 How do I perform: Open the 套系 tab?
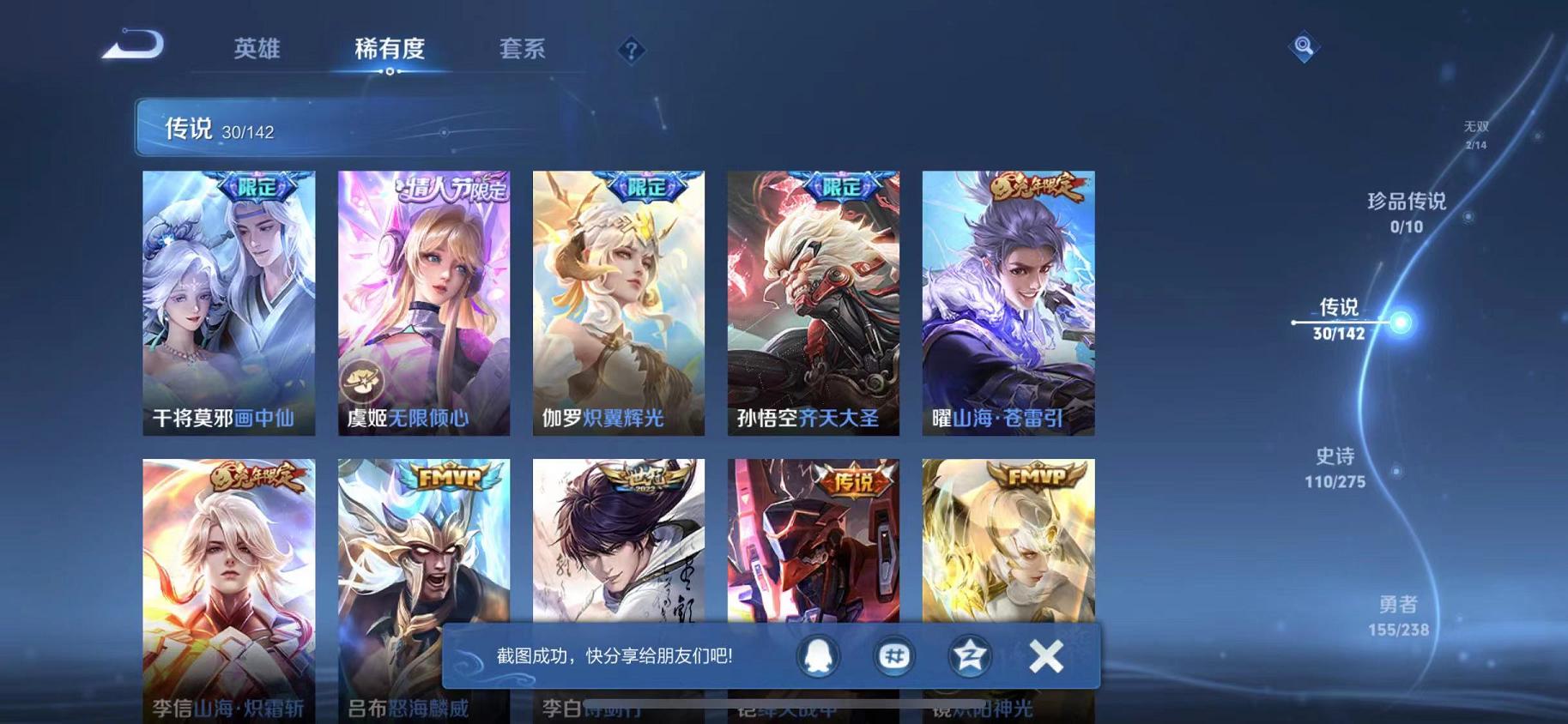pyautogui.click(x=522, y=49)
